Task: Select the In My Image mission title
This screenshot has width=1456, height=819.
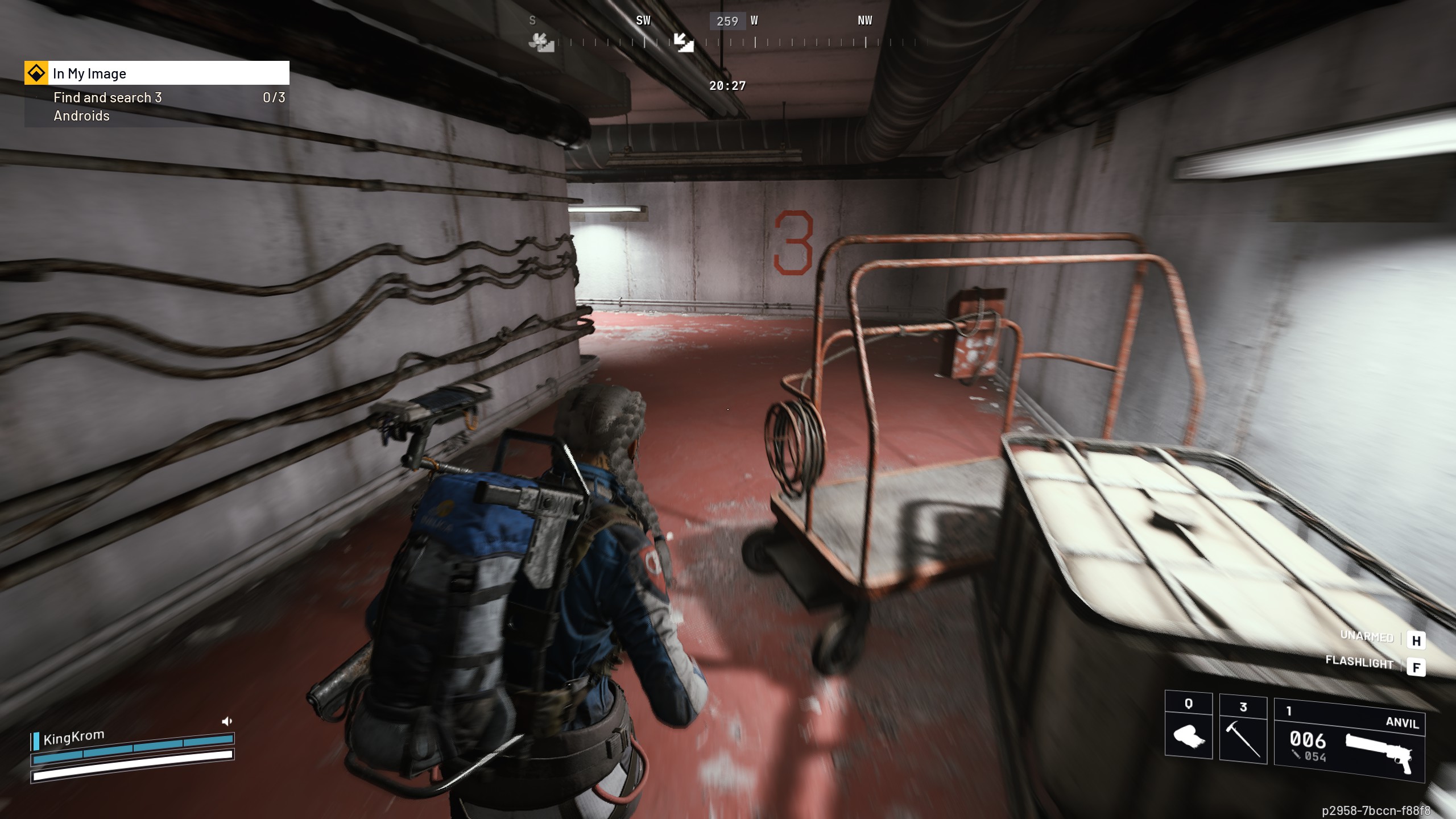Action: [89, 73]
